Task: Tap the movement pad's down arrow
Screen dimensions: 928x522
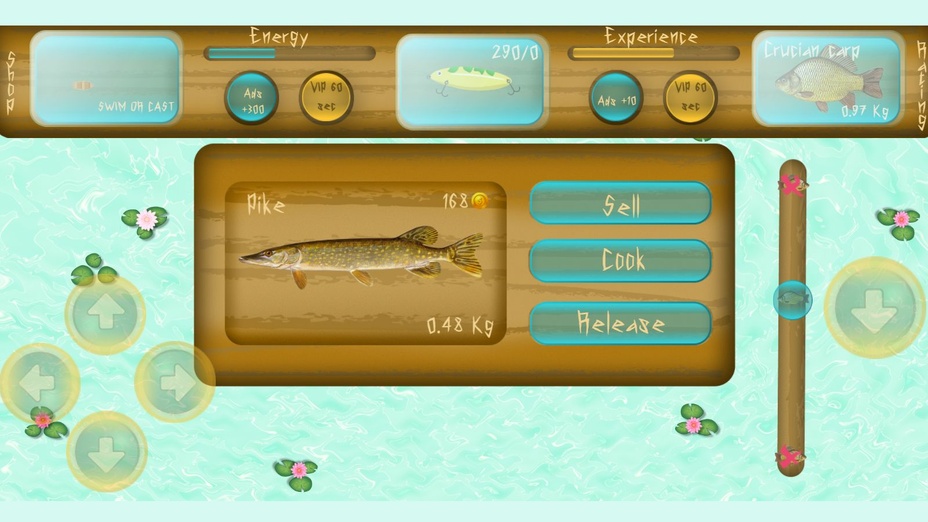Action: point(106,451)
